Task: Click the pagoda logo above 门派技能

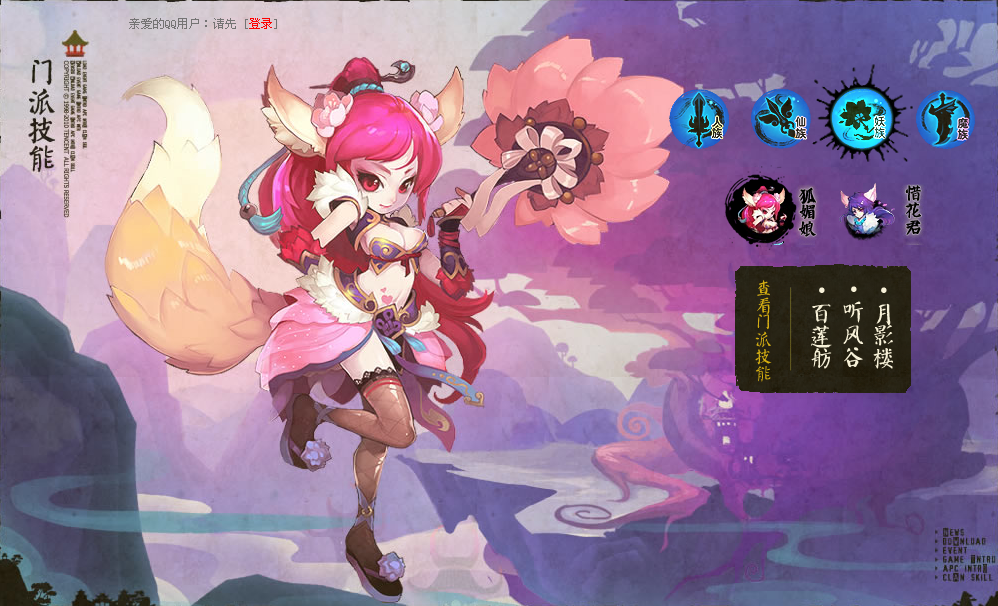Action: 76,44
